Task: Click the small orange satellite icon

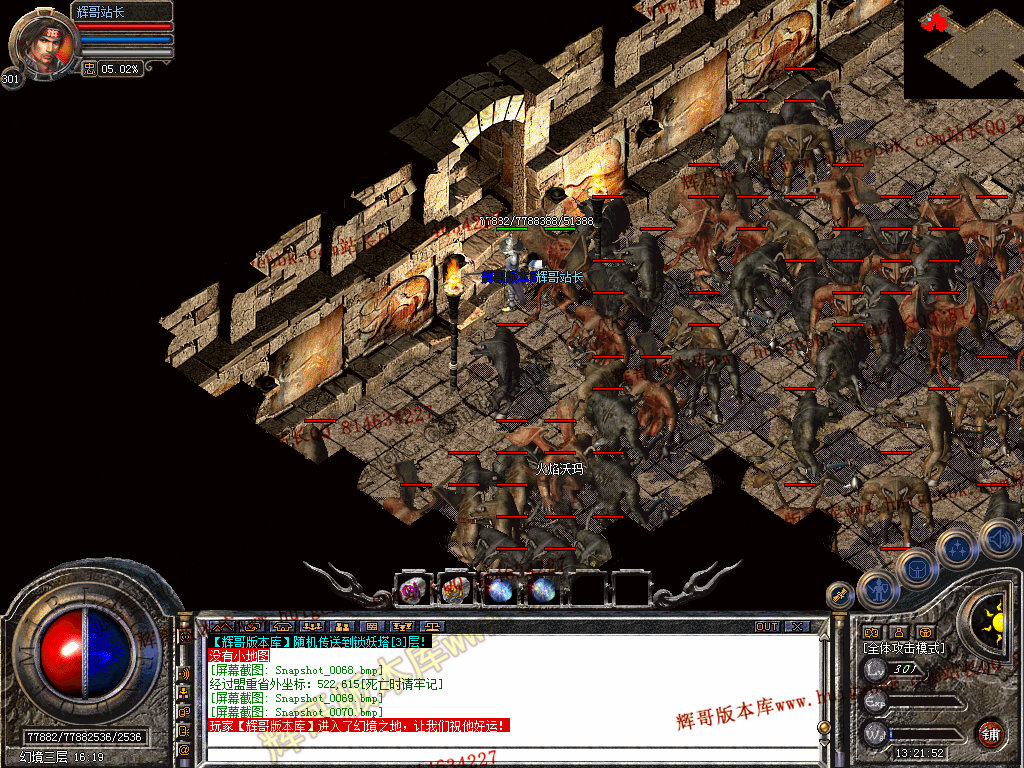Action: point(838,595)
